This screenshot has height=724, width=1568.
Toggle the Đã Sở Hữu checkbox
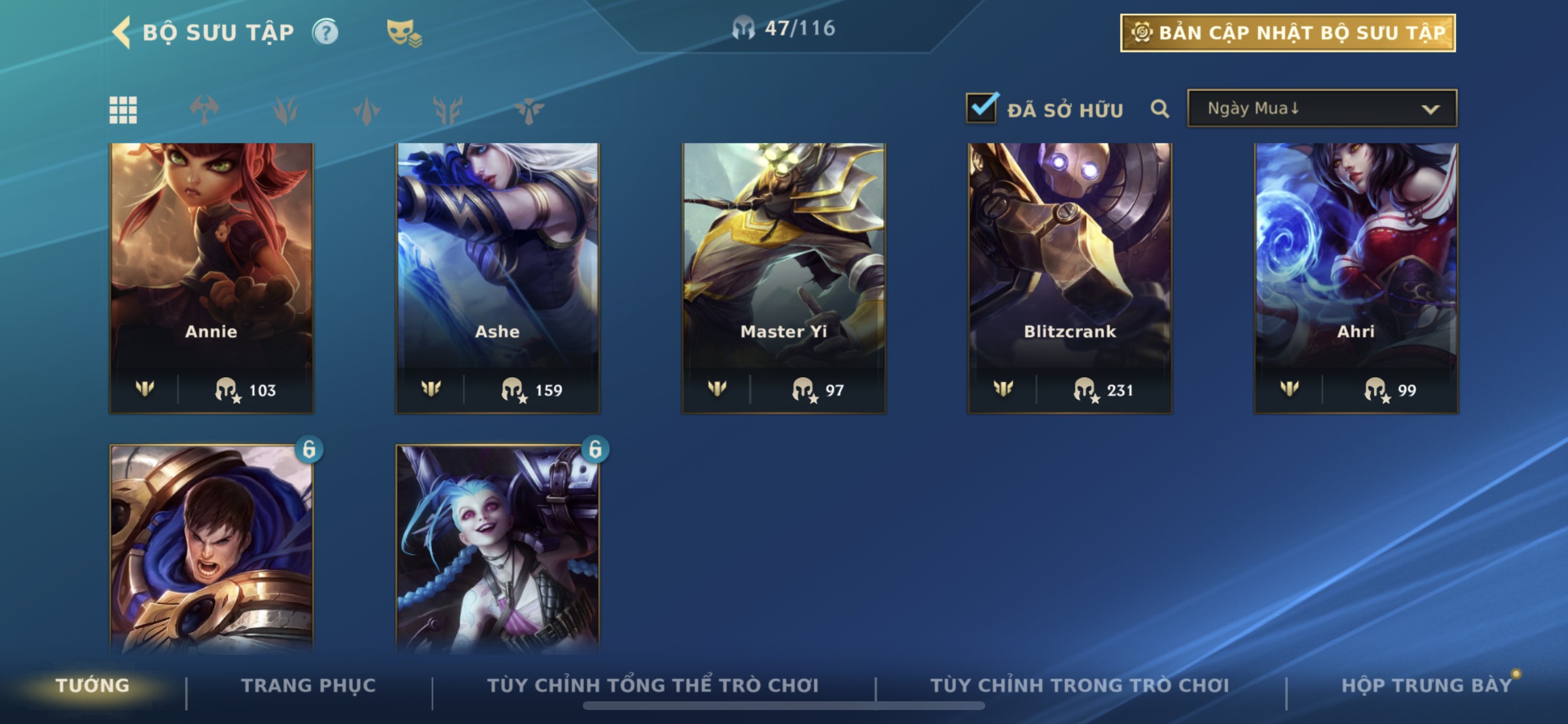(982, 109)
